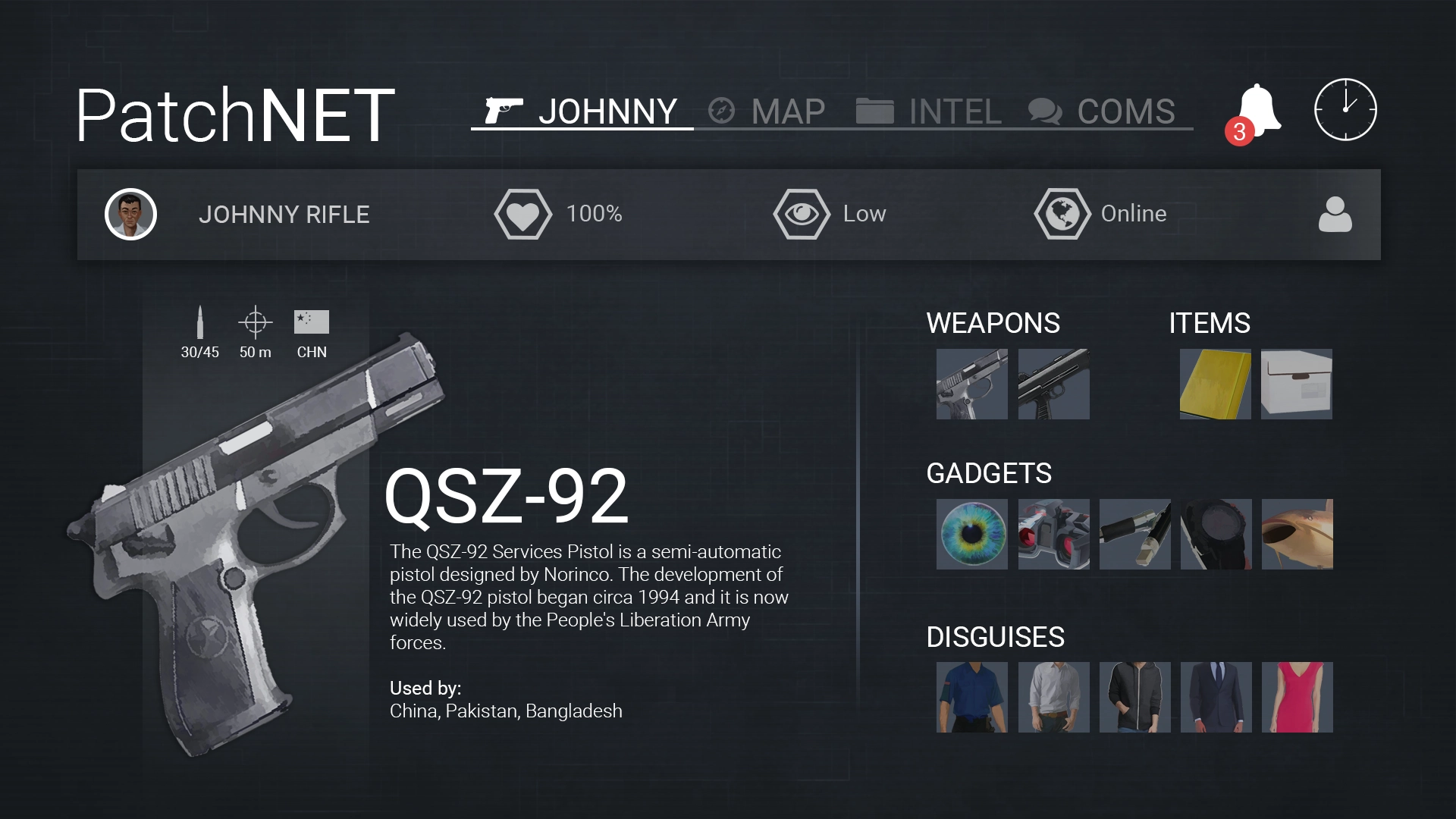This screenshot has height=819, width=1456.
Task: Choose the binoculars gadget
Action: pos(1053,534)
